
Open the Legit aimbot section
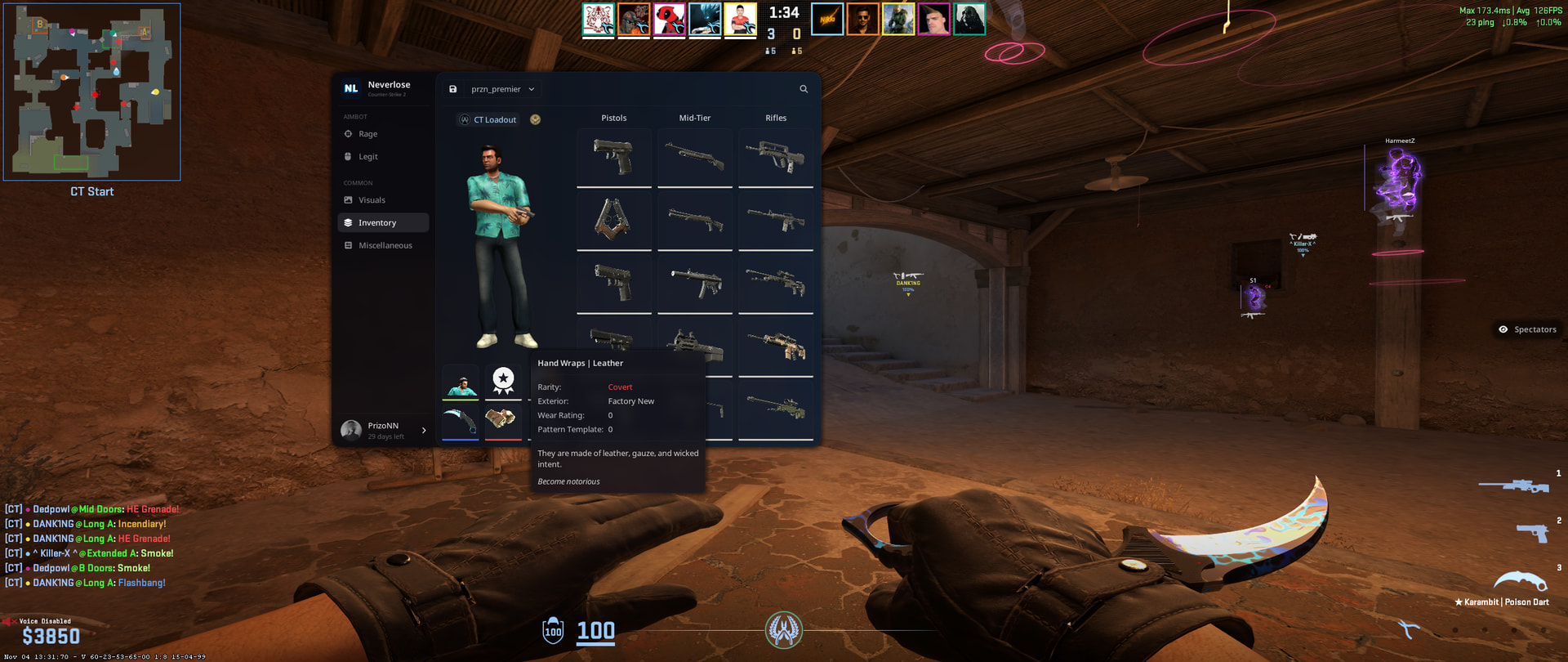coord(367,157)
